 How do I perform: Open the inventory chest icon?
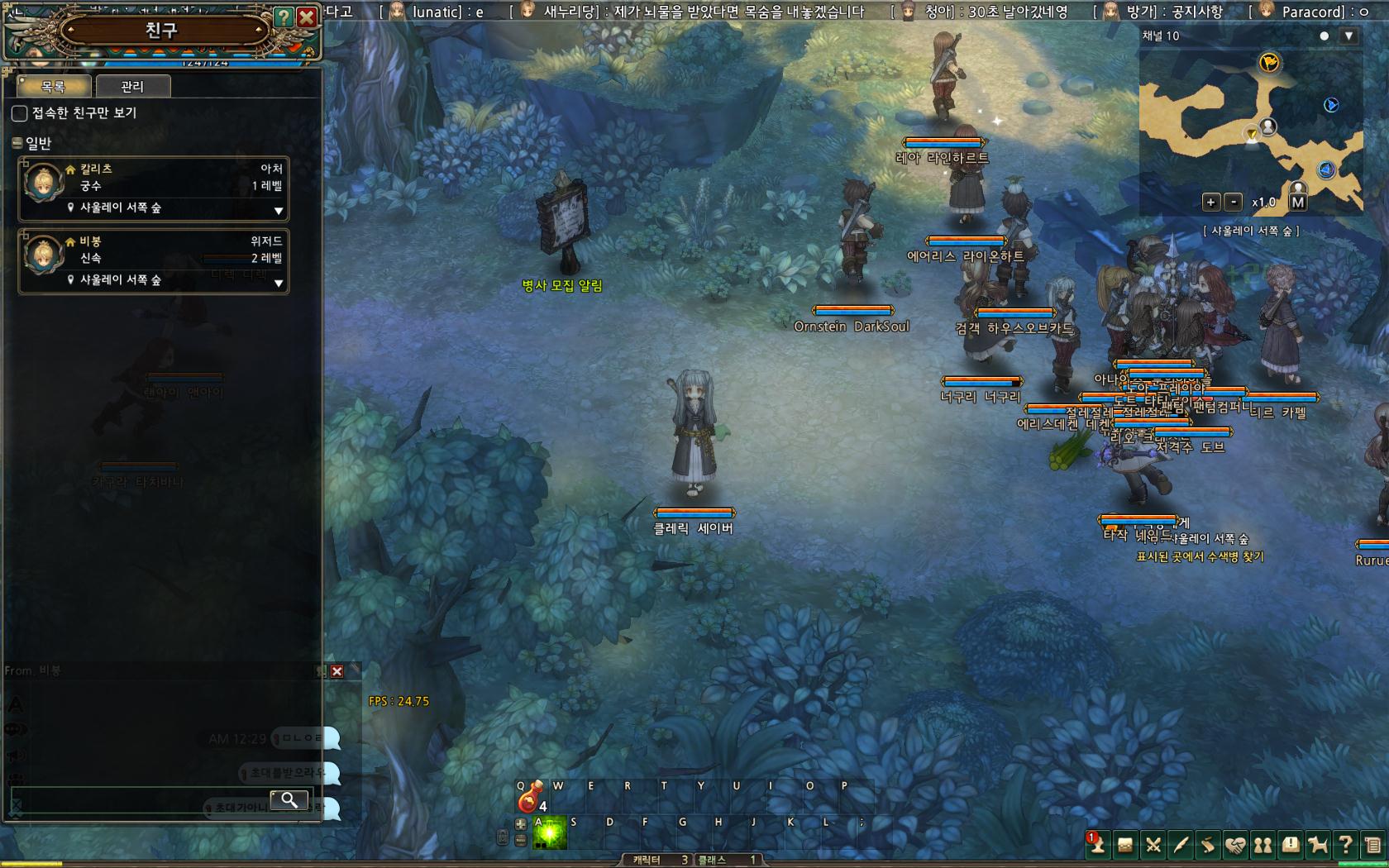point(1124,845)
